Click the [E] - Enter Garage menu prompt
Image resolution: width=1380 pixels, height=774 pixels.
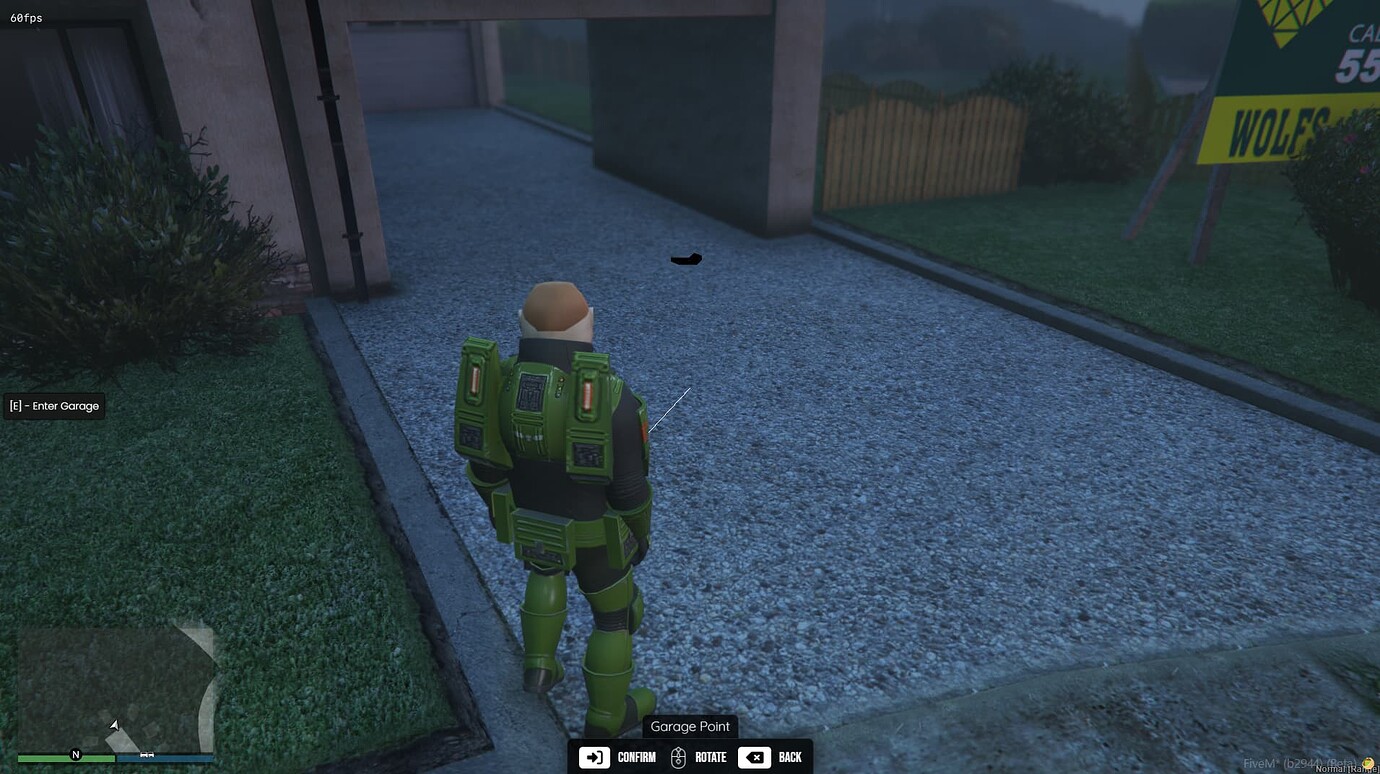[55, 406]
